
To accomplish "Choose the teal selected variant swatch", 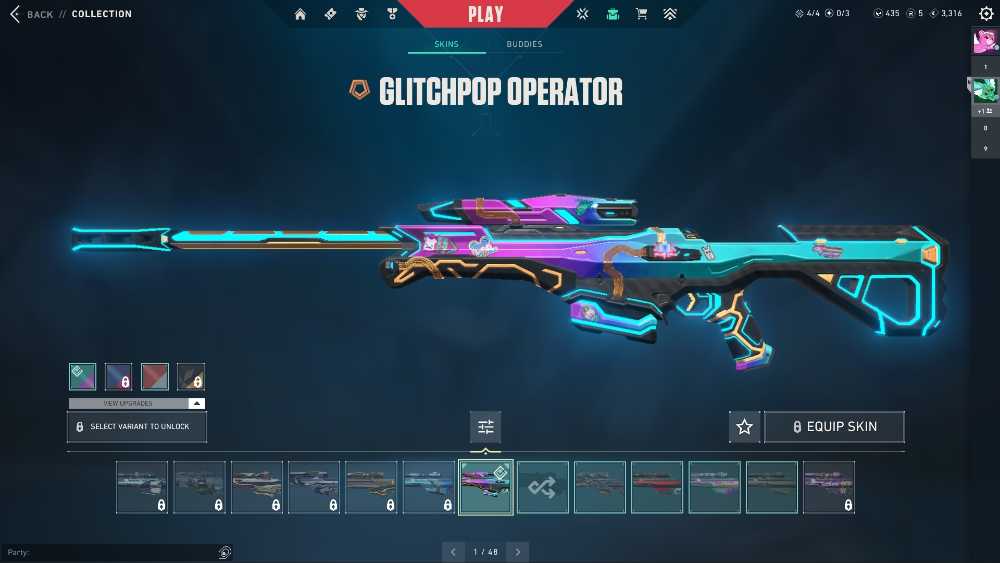I will pos(83,376).
